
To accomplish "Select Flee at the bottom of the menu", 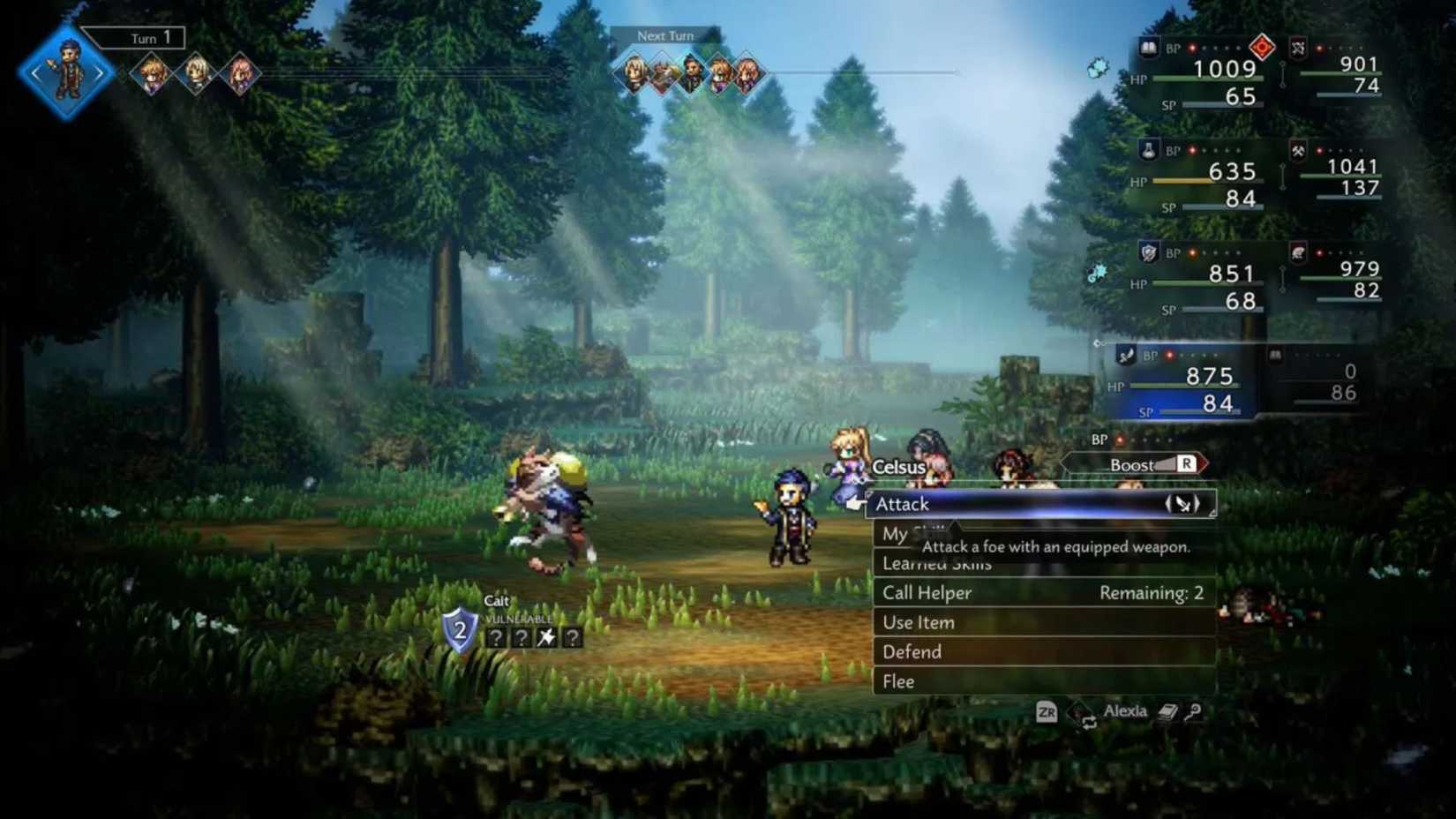I will (897, 681).
